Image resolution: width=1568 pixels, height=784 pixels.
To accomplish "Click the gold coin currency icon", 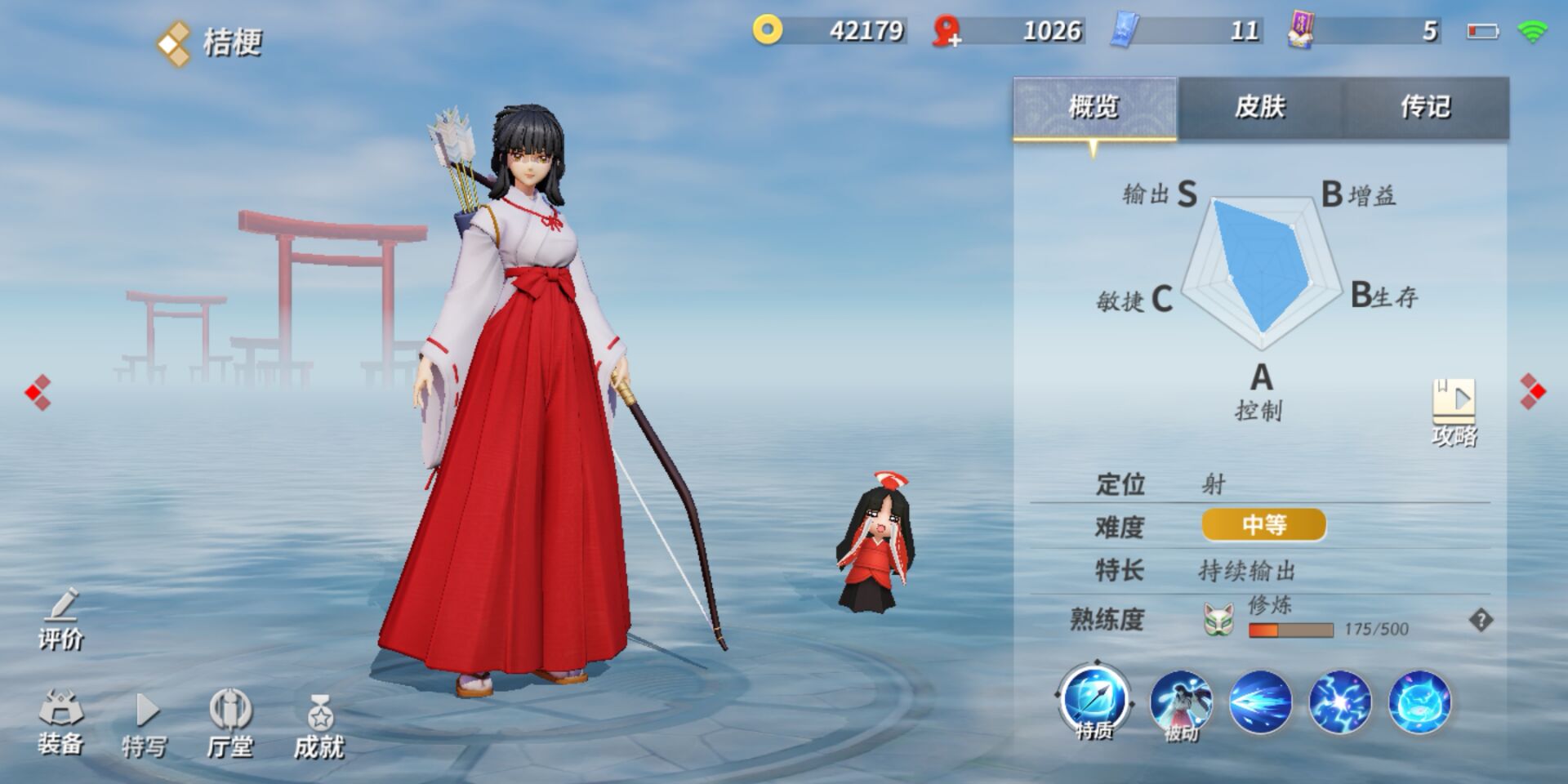I will click(x=767, y=30).
